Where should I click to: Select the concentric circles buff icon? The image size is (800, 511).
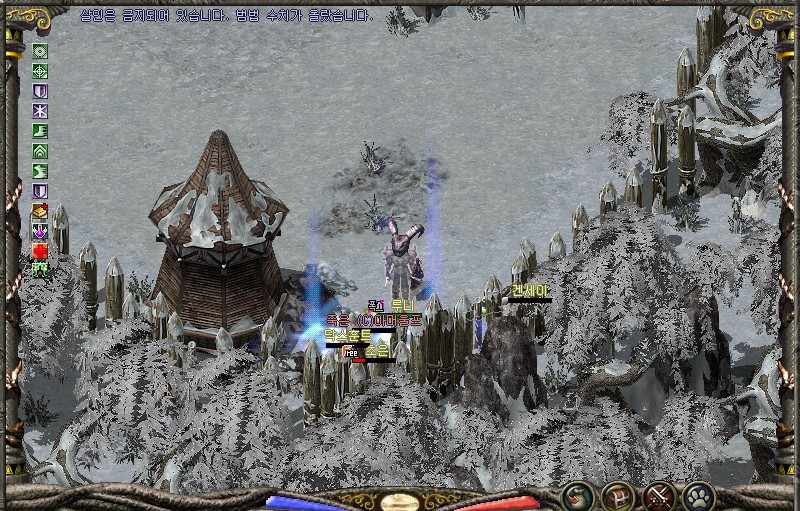[40, 51]
